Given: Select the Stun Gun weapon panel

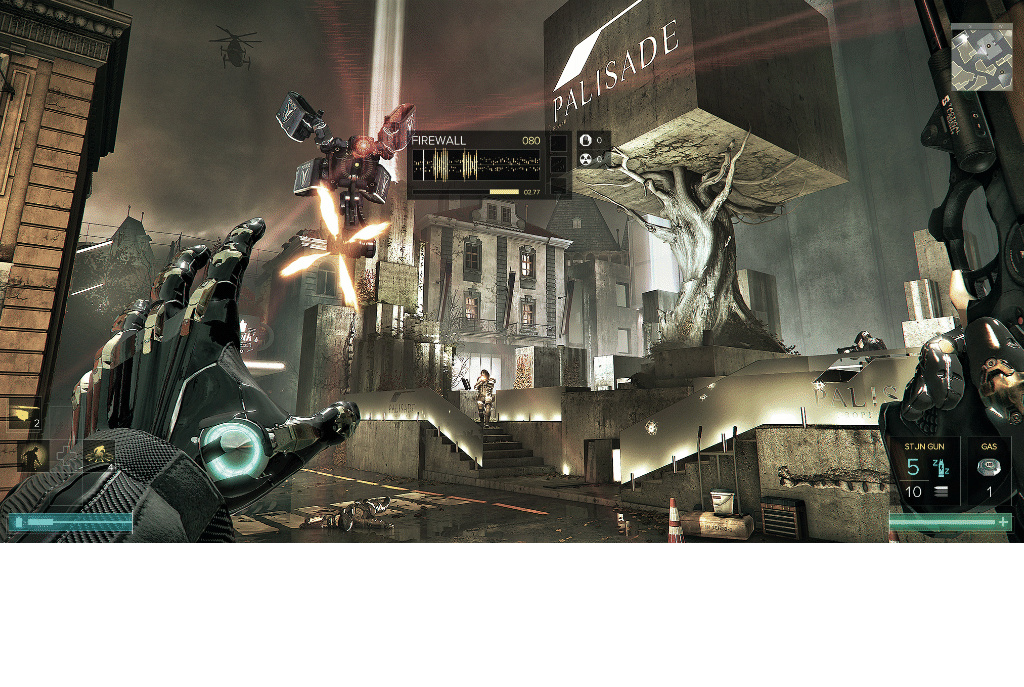Looking at the screenshot, I should pyautogui.click(x=926, y=471).
